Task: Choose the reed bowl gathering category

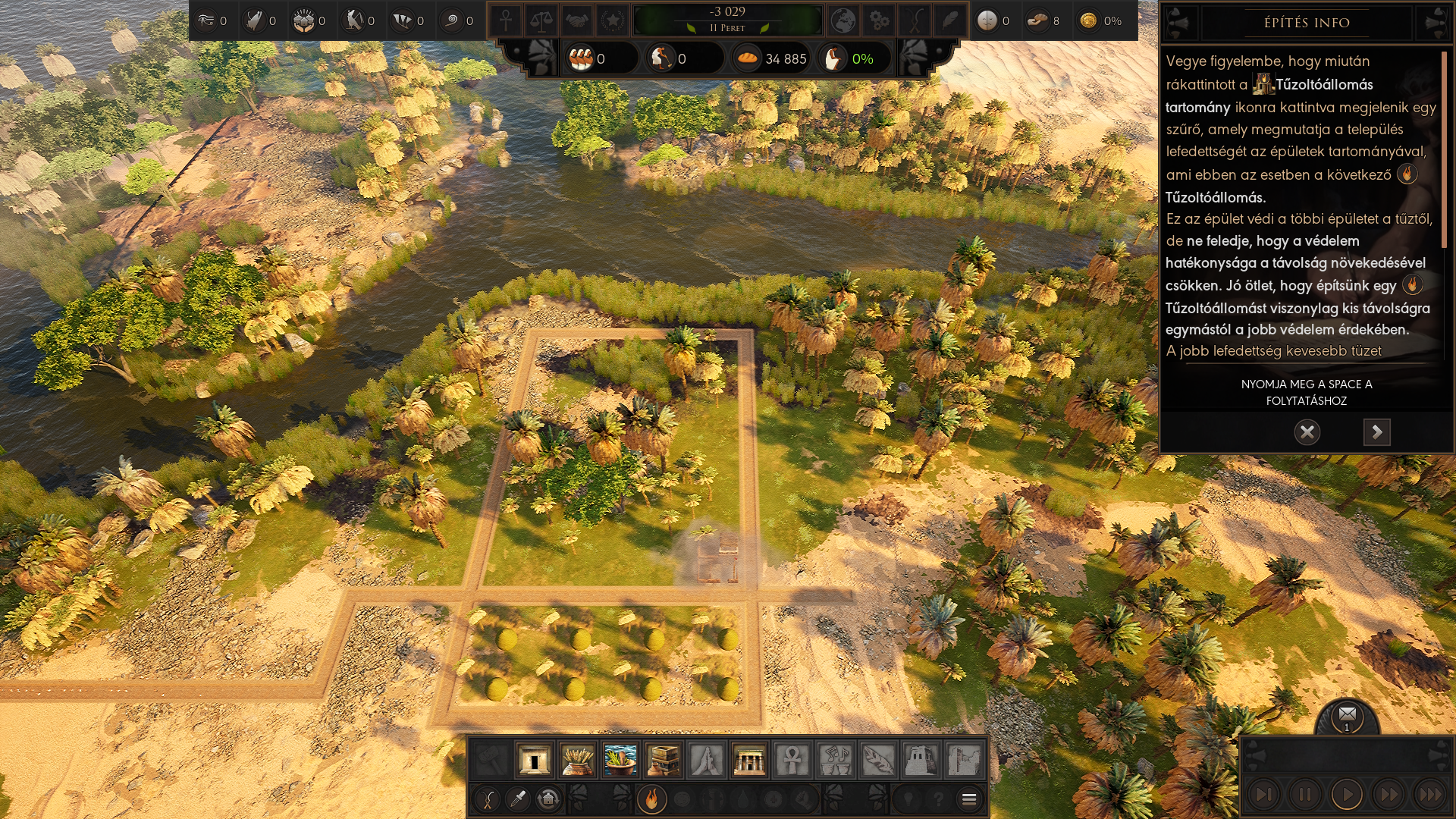Action: coord(620,760)
